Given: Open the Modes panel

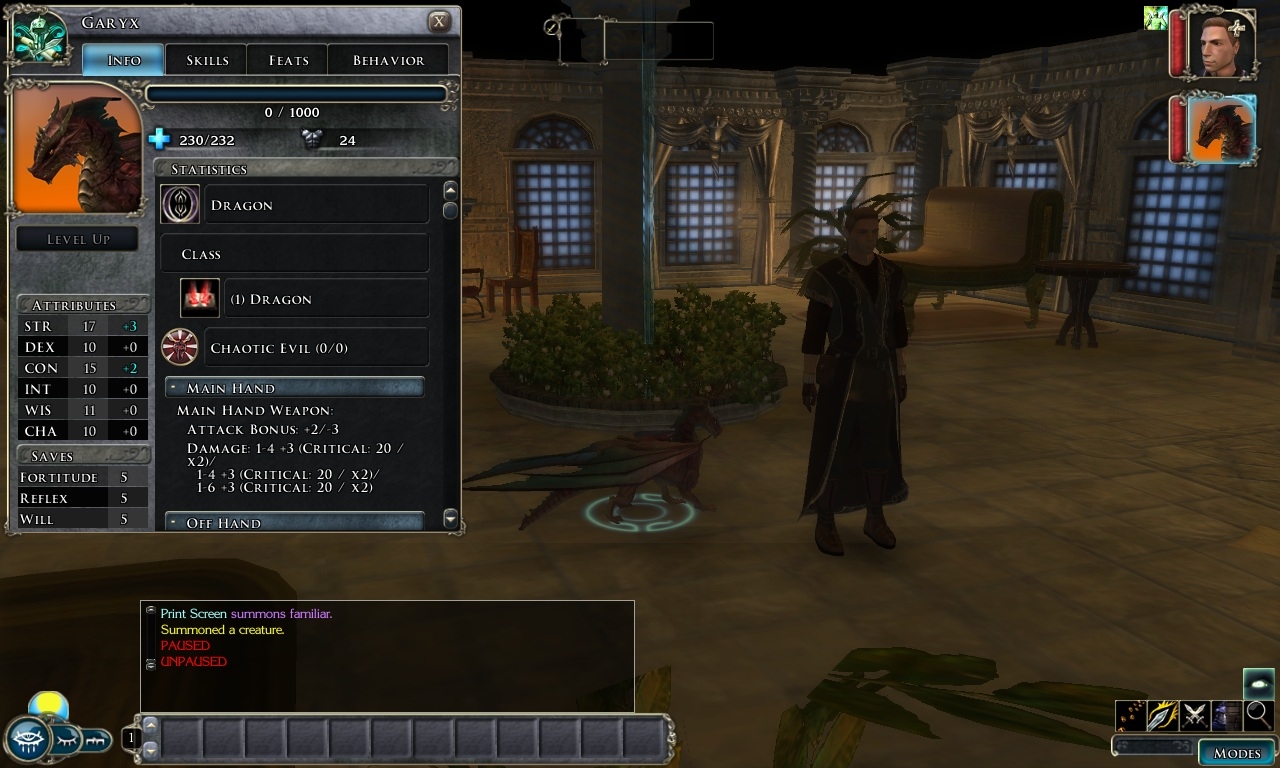Looking at the screenshot, I should click(1236, 753).
